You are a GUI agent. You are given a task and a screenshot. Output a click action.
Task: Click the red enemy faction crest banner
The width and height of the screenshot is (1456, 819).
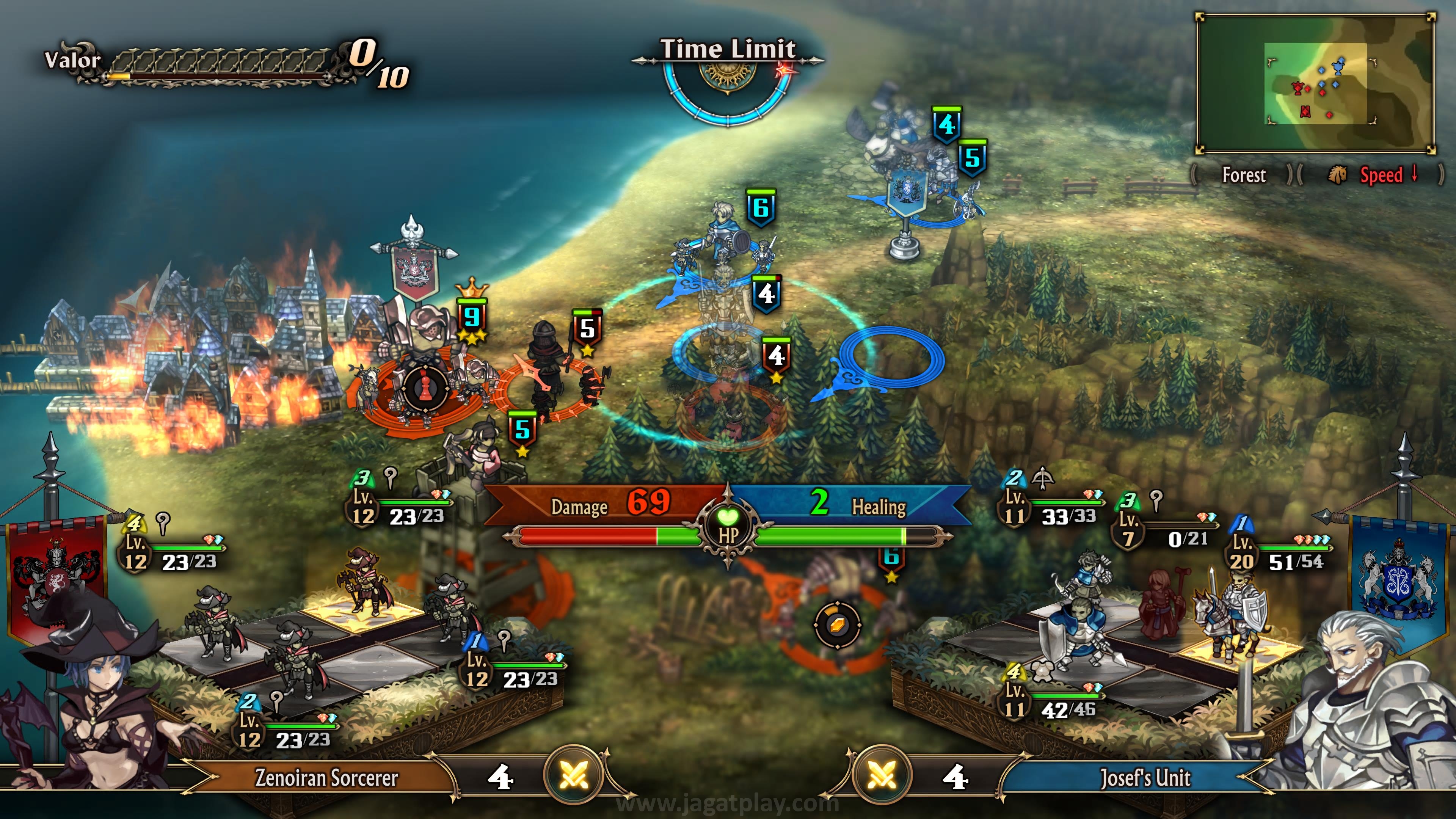(x=56, y=571)
